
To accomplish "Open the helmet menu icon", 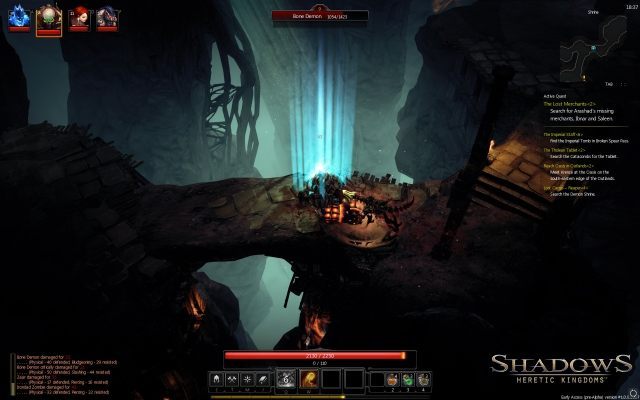I will coord(217,379).
